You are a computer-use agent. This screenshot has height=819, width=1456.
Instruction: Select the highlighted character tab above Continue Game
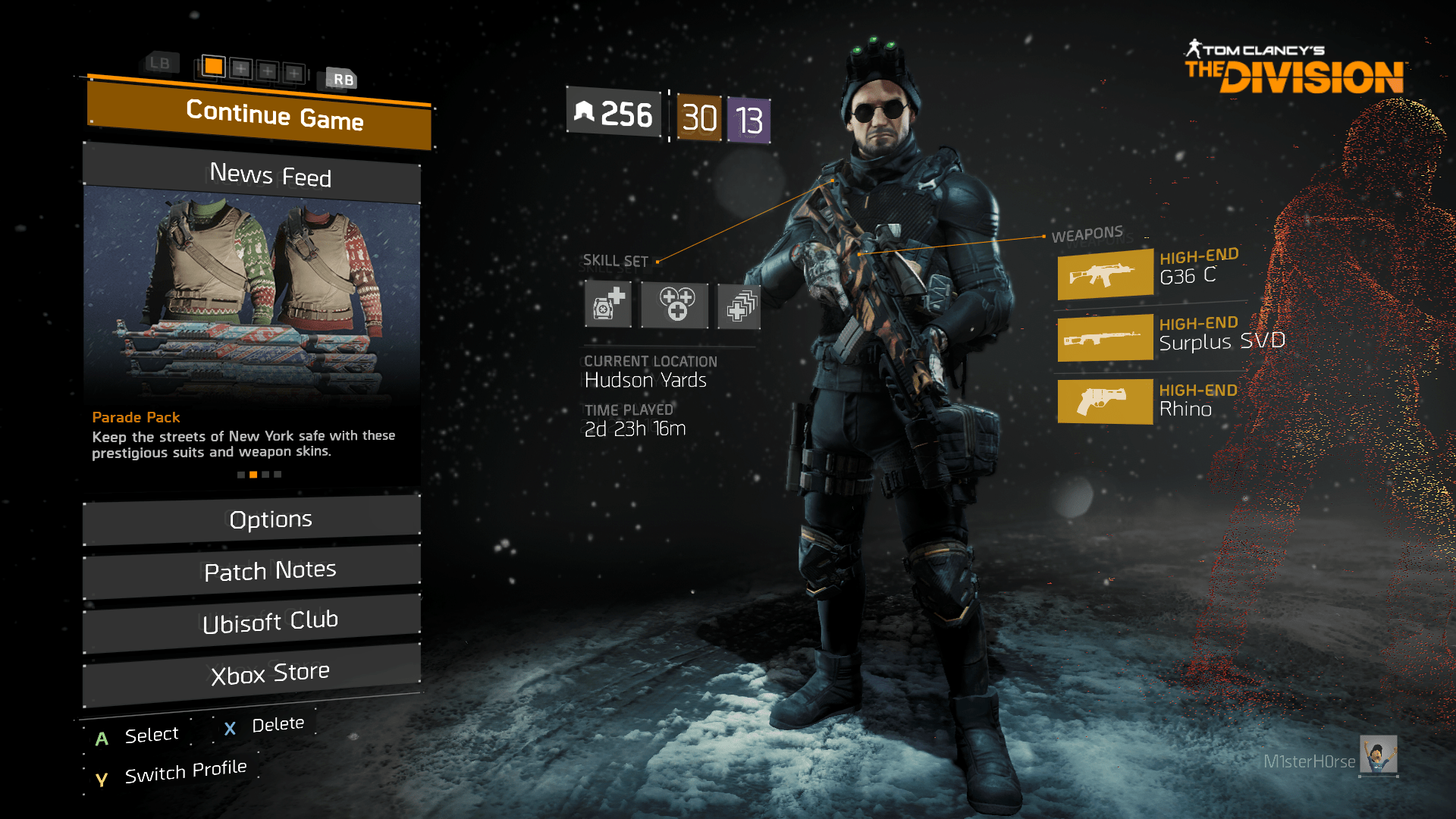click(215, 67)
